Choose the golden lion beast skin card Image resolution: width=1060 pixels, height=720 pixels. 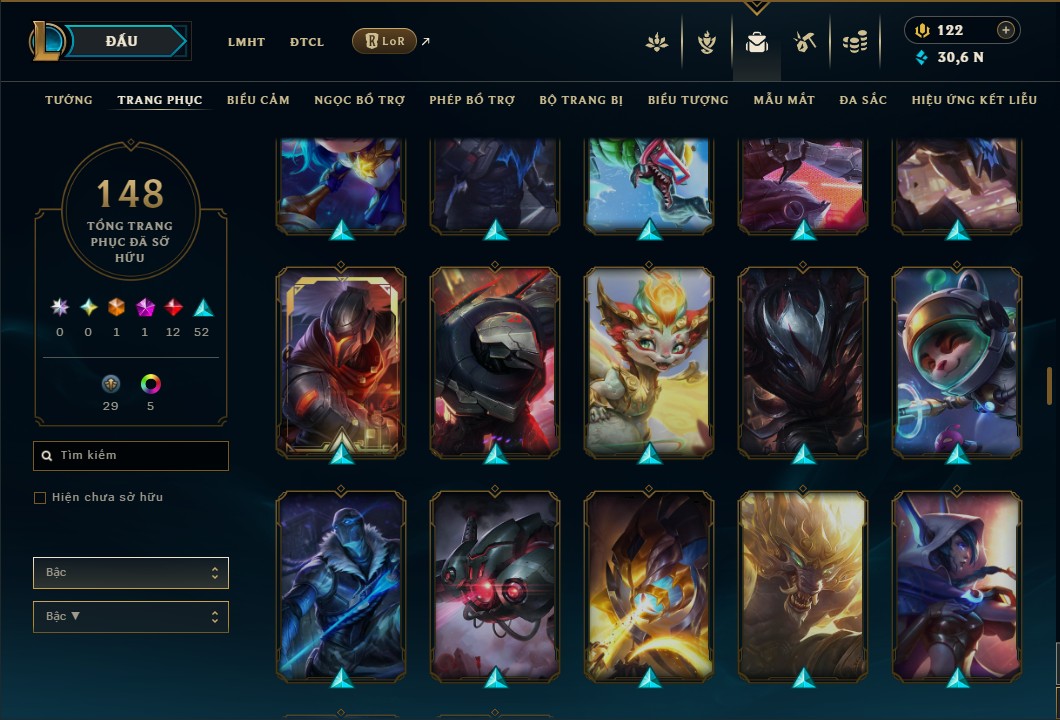(x=803, y=585)
